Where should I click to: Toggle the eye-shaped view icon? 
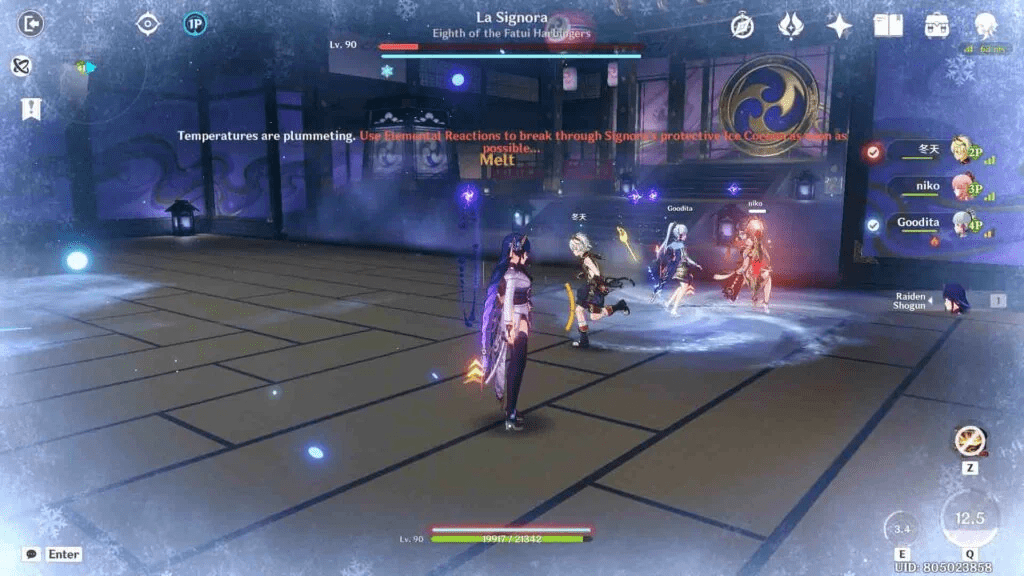[148, 23]
